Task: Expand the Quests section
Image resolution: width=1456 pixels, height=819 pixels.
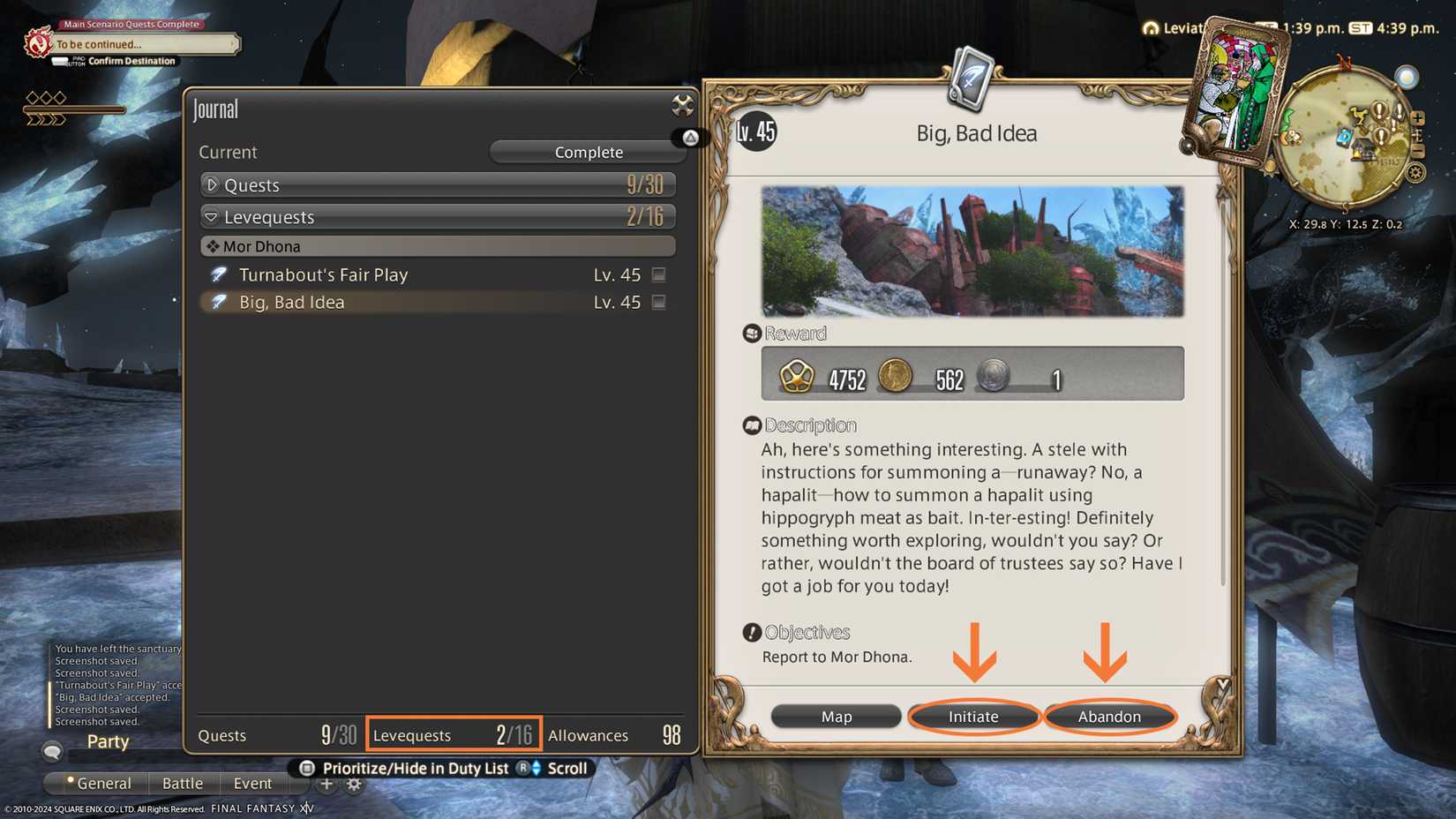Action: tap(212, 184)
